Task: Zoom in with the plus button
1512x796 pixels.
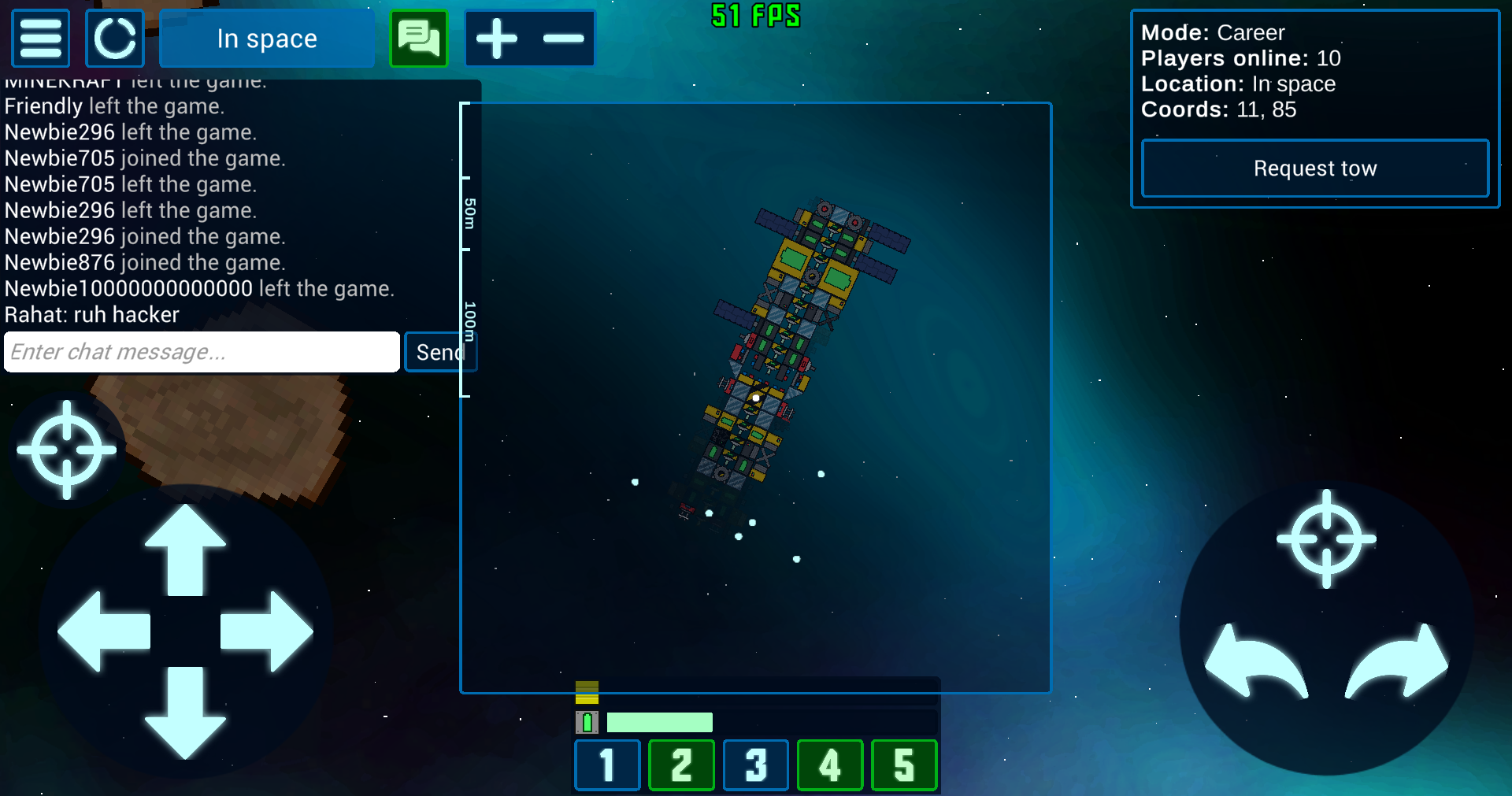Action: (x=496, y=38)
